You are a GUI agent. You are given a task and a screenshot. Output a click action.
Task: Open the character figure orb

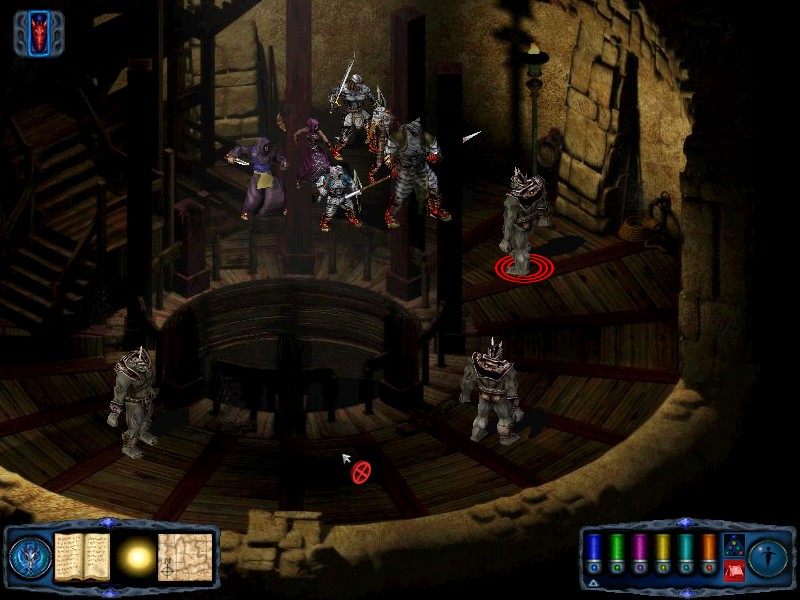[768, 554]
